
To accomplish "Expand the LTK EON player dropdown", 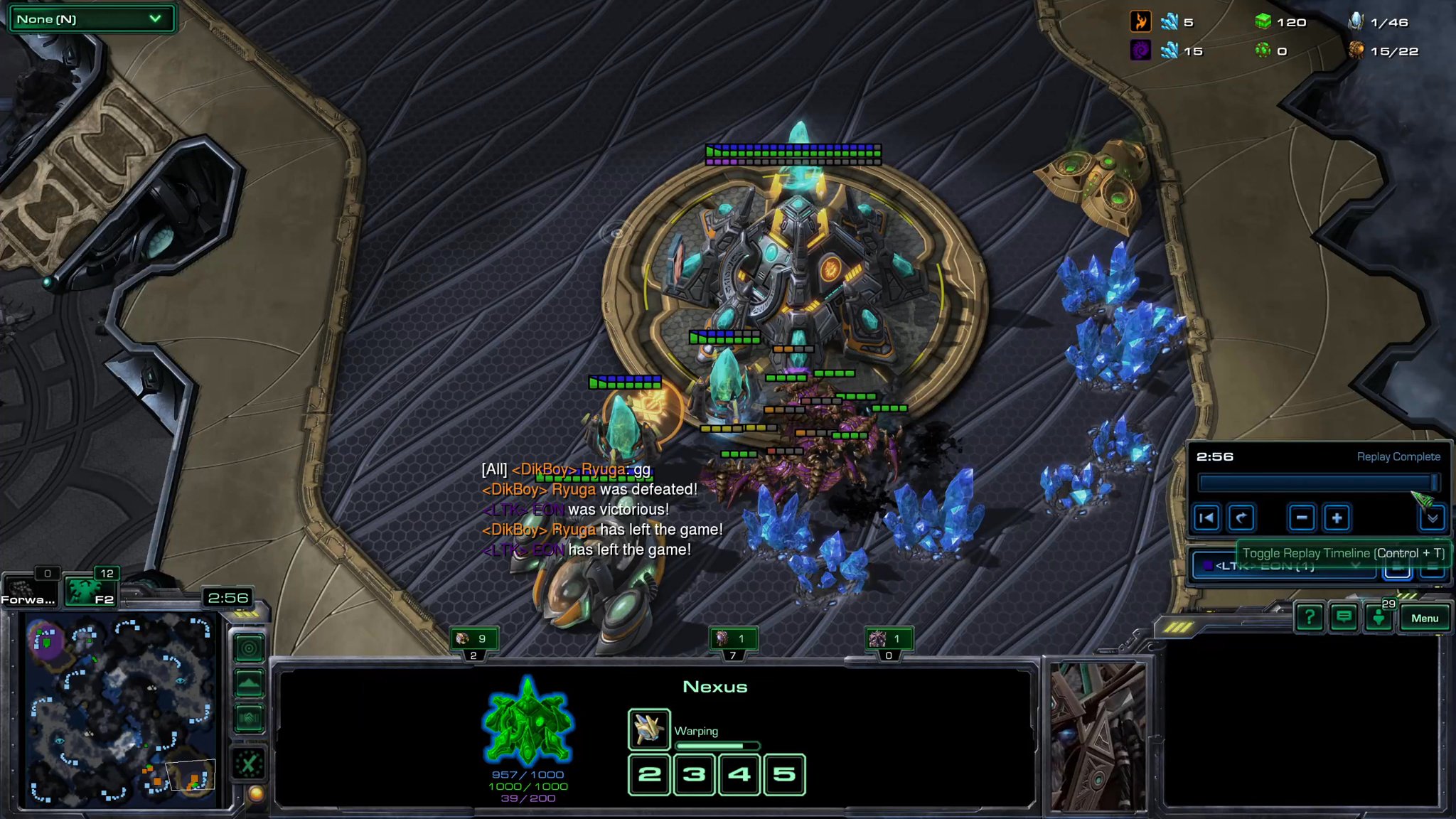I will [x=1356, y=565].
